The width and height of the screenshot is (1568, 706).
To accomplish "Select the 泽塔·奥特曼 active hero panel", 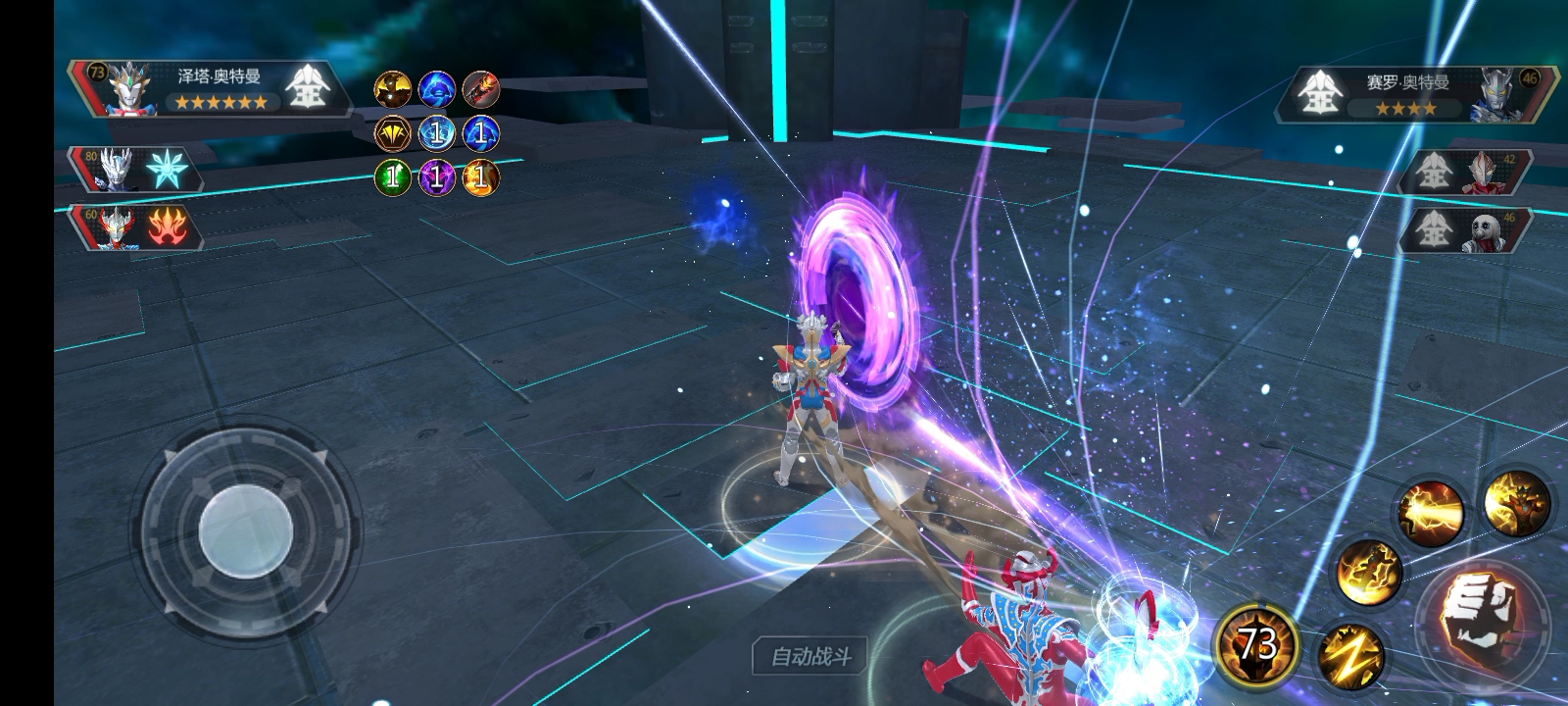I will click(x=211, y=88).
